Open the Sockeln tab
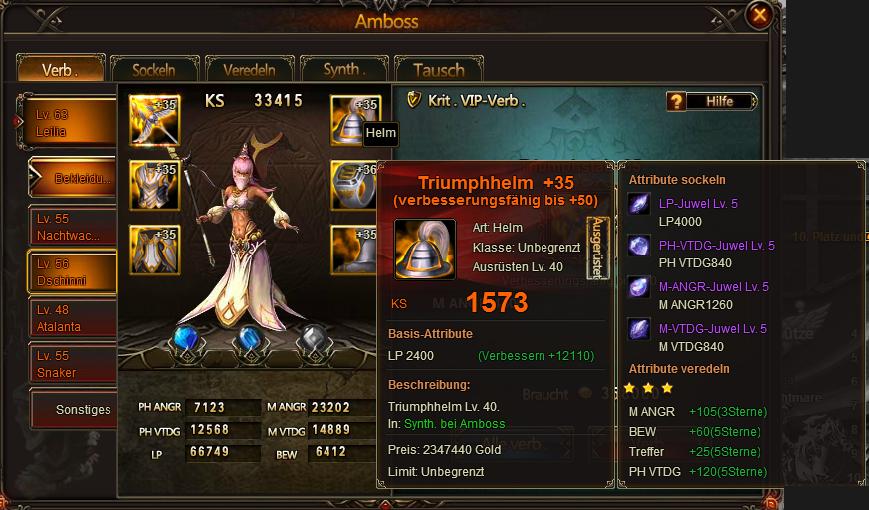Viewport: 869px width, 510px height. [154, 70]
